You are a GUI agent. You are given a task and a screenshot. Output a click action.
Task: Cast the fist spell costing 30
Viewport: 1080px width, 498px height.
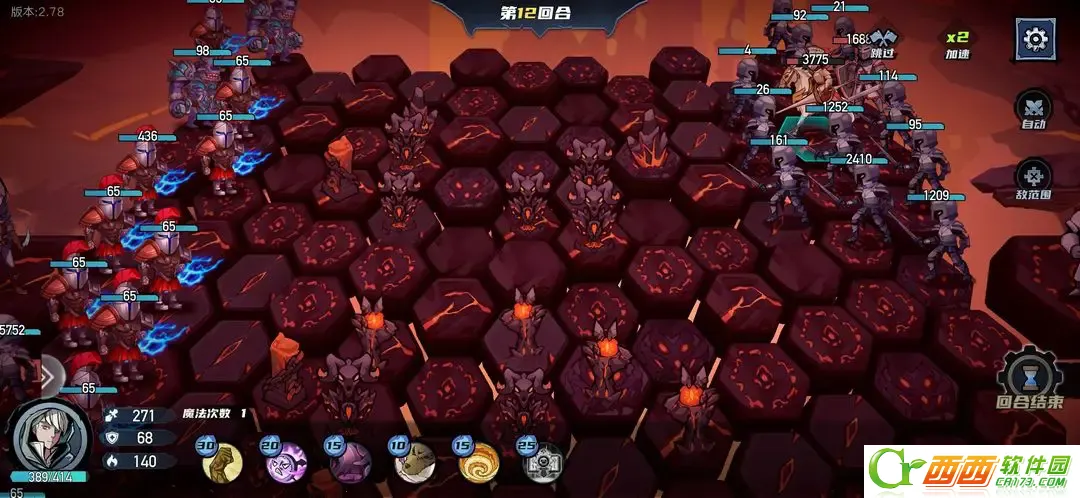(x=222, y=462)
